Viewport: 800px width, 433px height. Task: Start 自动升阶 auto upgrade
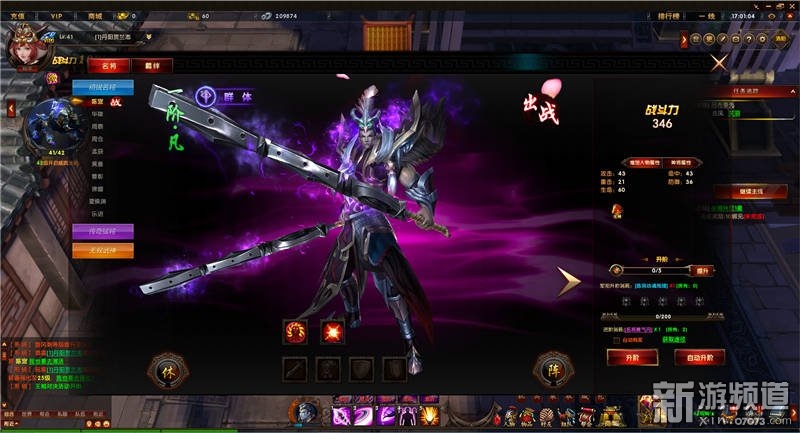coord(699,356)
